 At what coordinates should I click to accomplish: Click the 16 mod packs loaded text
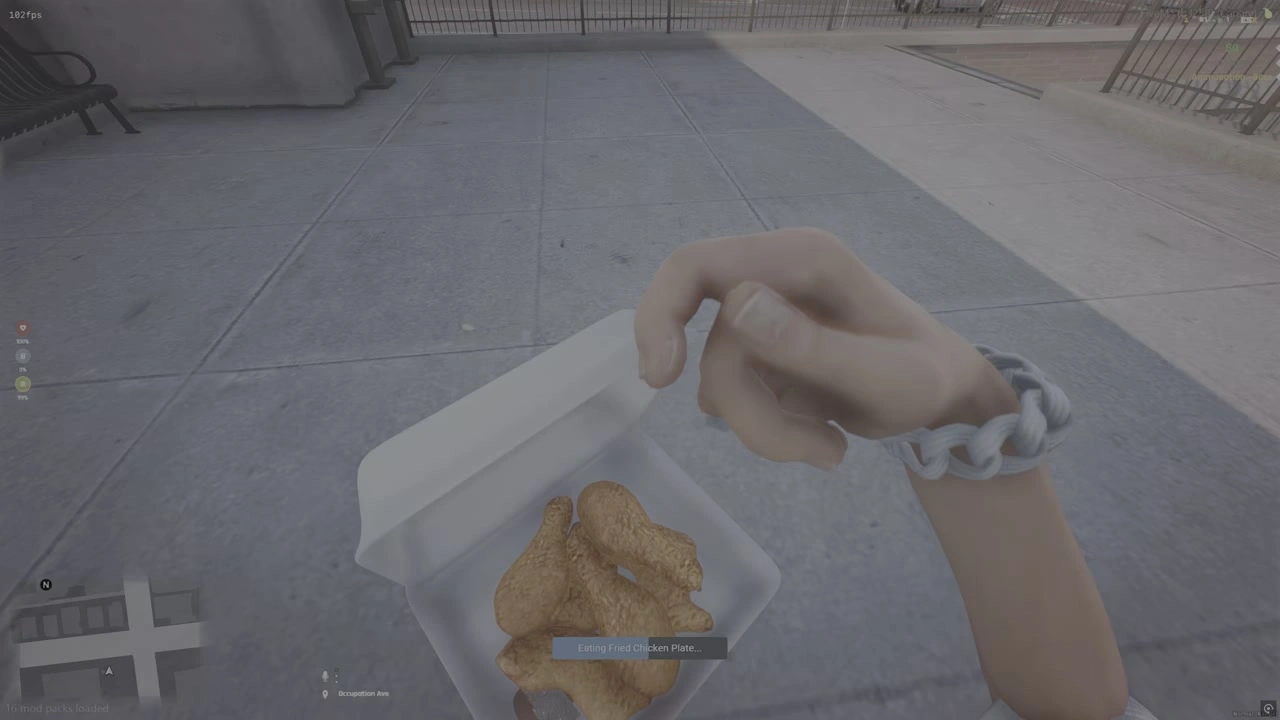pos(57,708)
